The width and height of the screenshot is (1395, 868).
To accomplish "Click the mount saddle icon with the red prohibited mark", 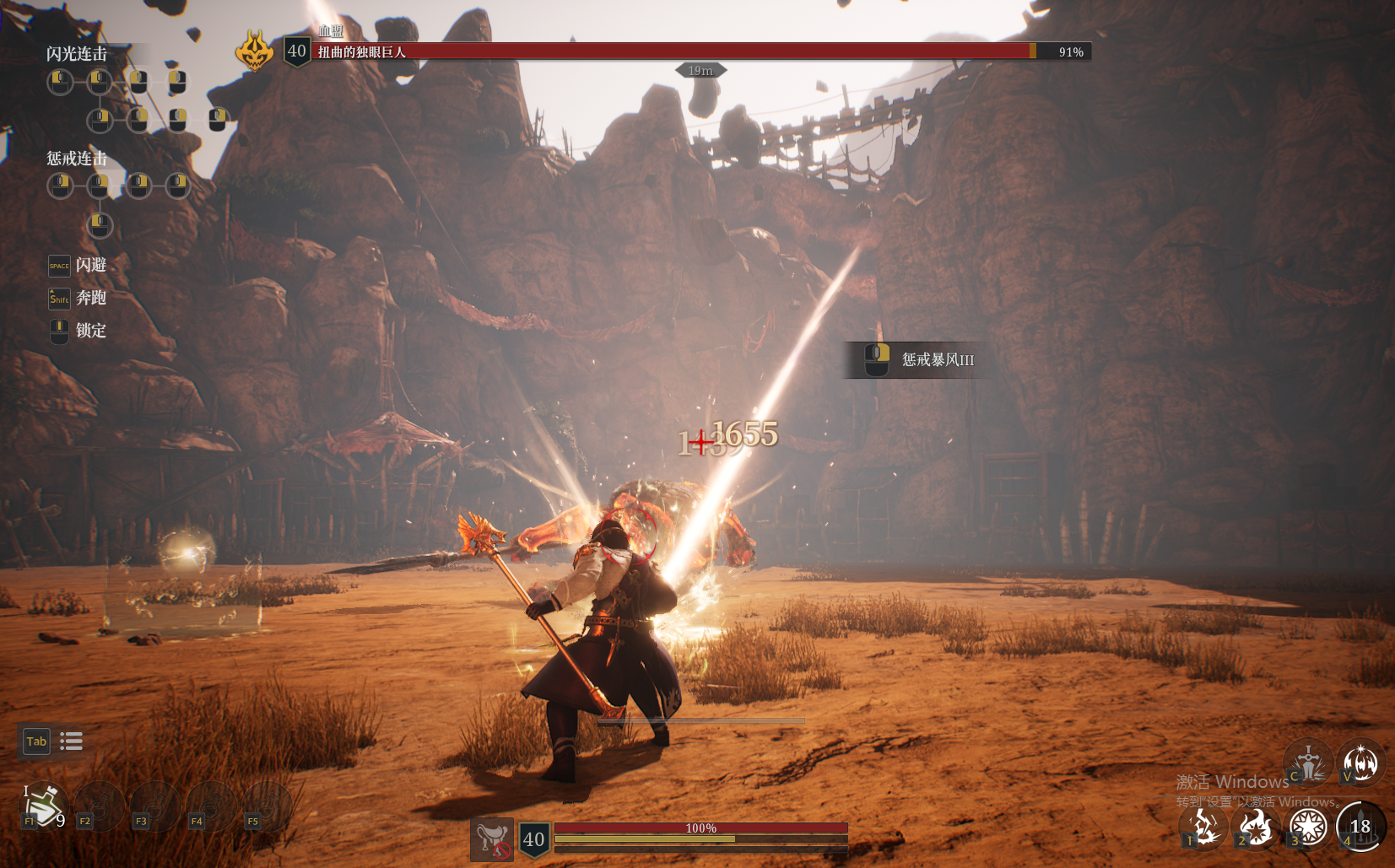I will tap(492, 839).
